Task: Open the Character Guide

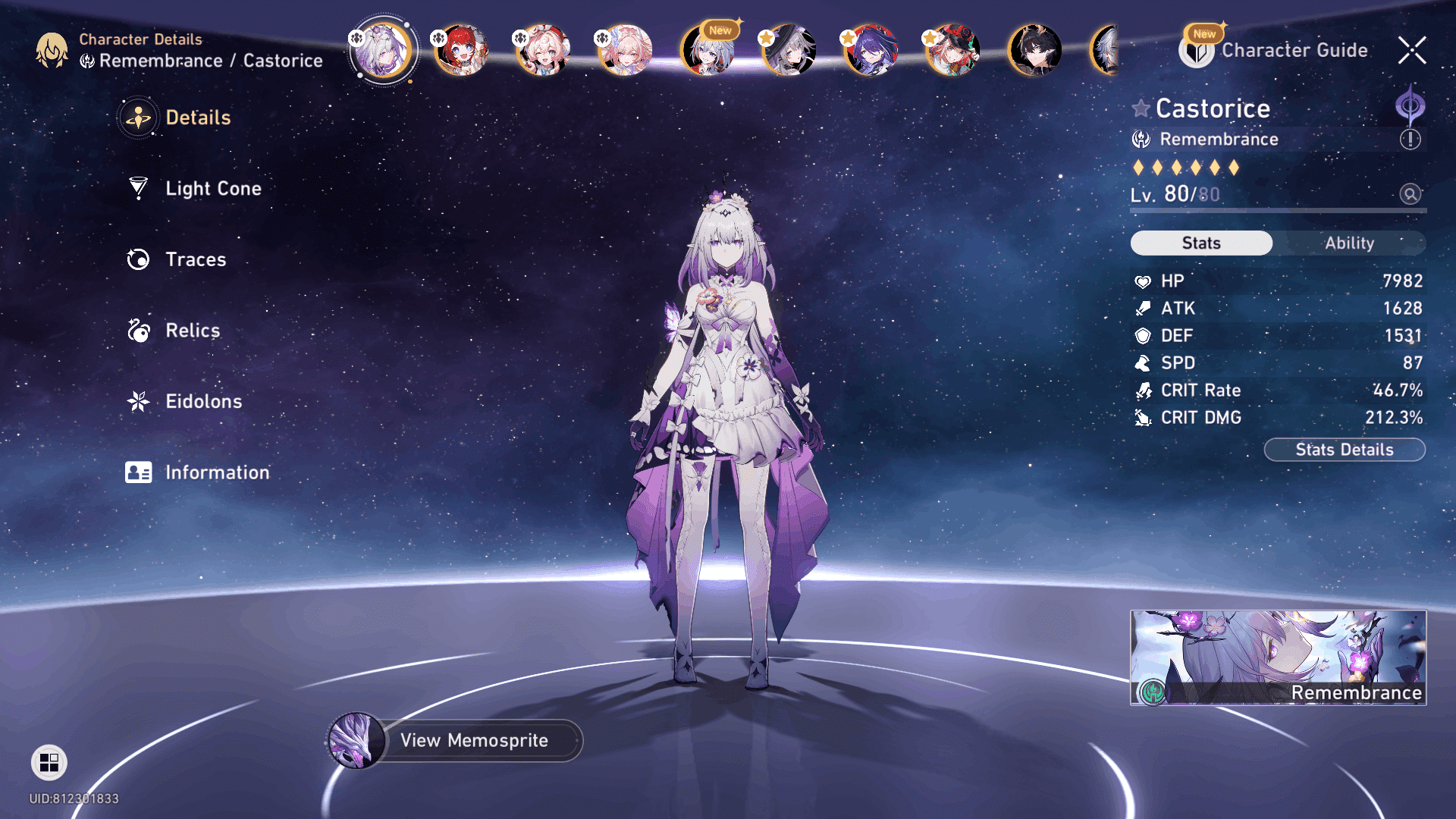Action: 1294,51
